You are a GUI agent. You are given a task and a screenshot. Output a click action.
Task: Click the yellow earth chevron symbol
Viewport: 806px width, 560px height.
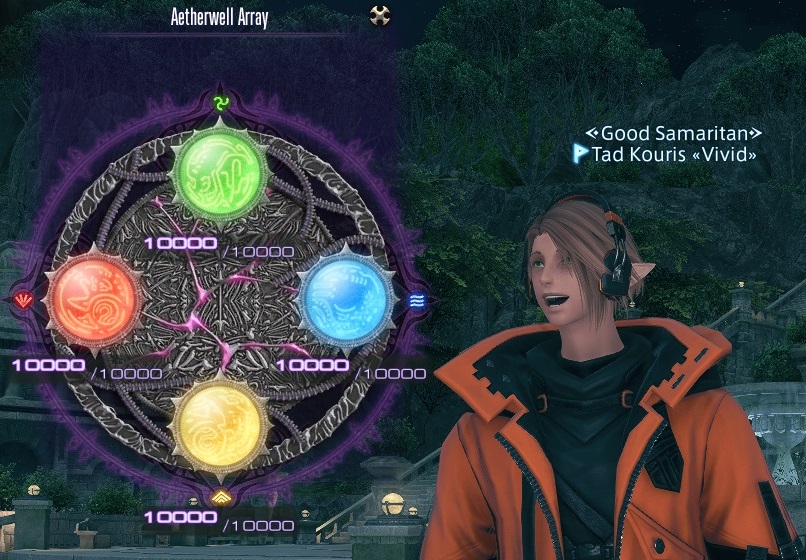click(x=220, y=495)
